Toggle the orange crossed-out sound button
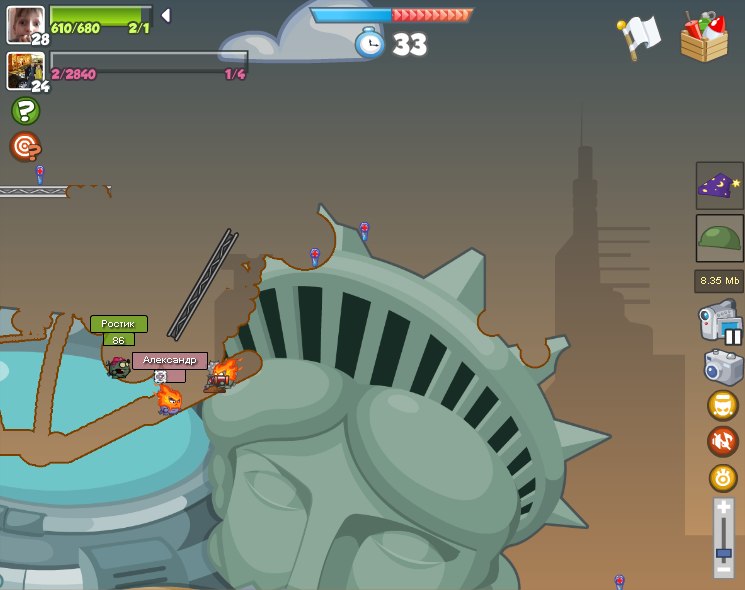This screenshot has height=590, width=745. 722,441
